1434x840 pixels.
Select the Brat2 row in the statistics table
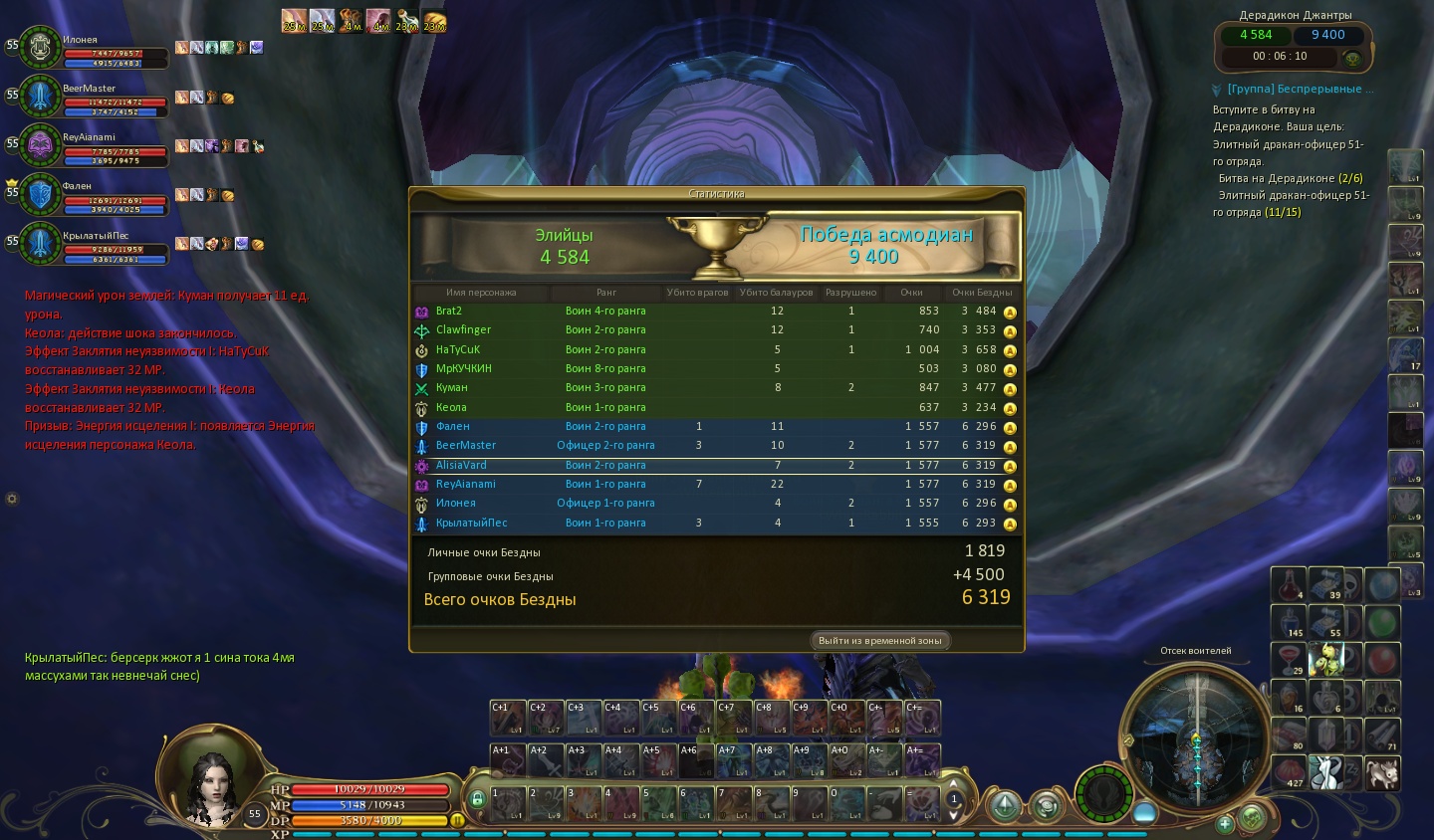point(717,311)
